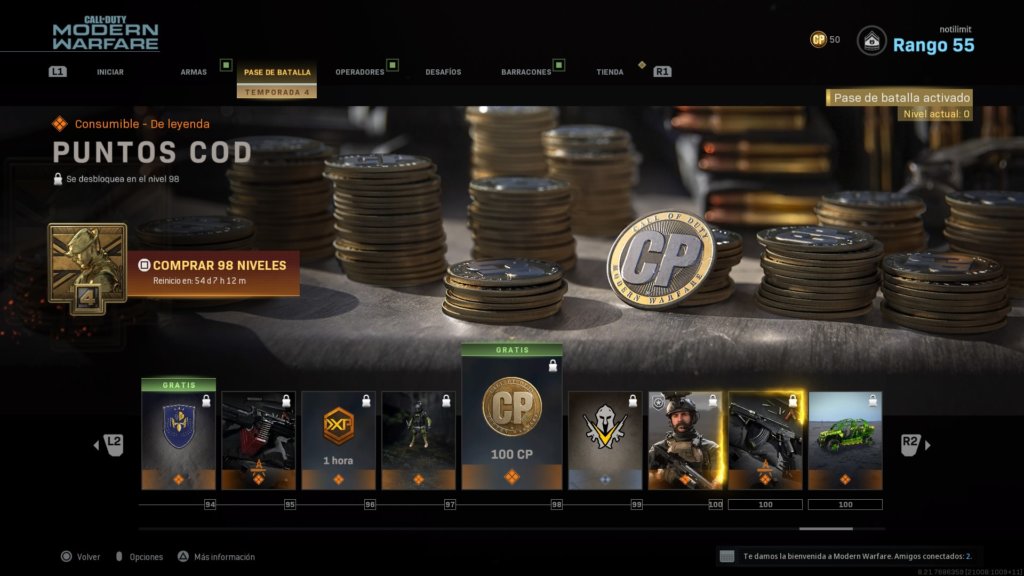Select the Pase de Batalla tab

click(277, 72)
